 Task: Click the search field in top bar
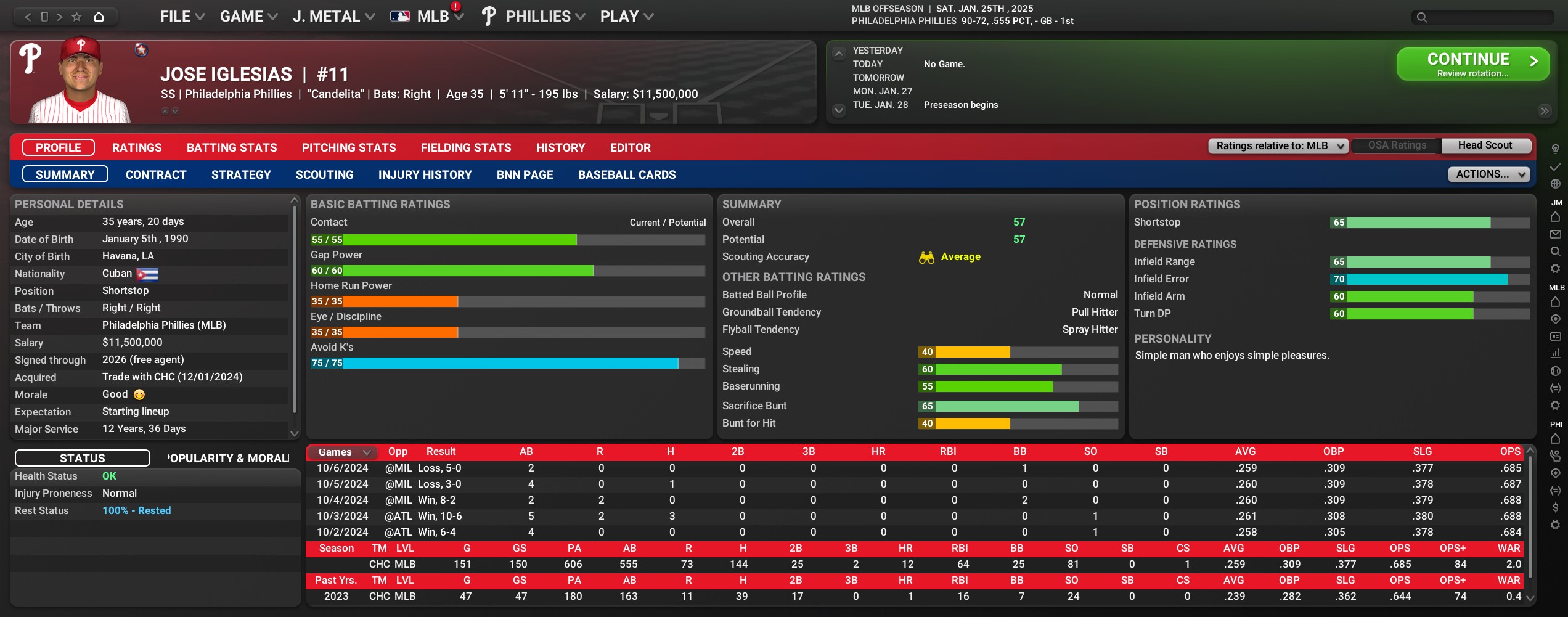pyautogui.click(x=1482, y=17)
